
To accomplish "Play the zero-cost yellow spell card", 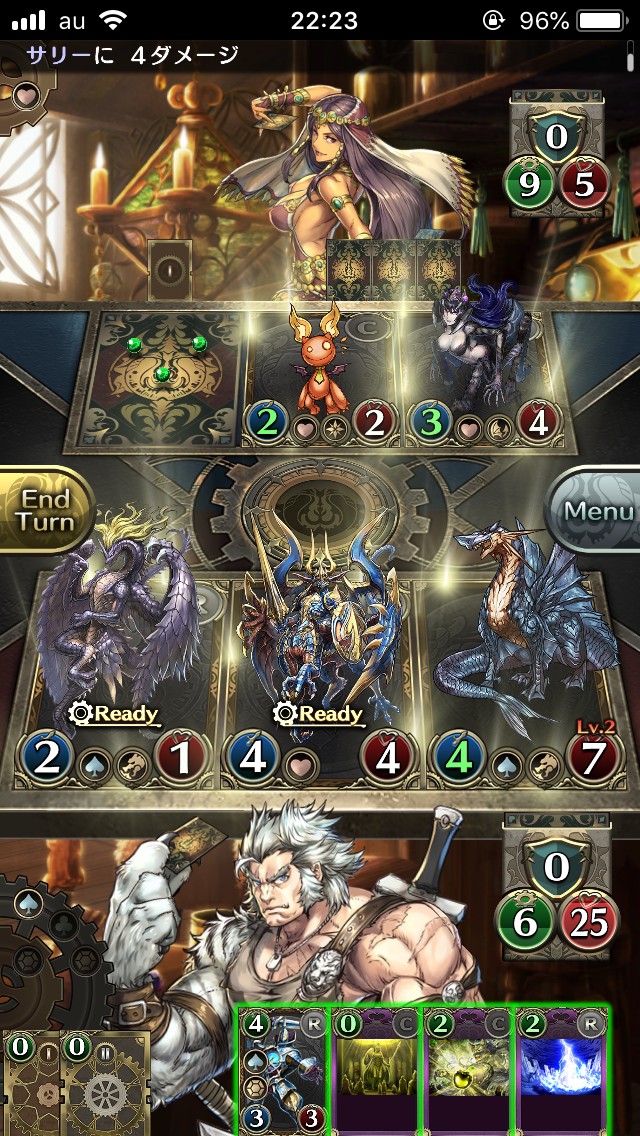I will tap(377, 1070).
